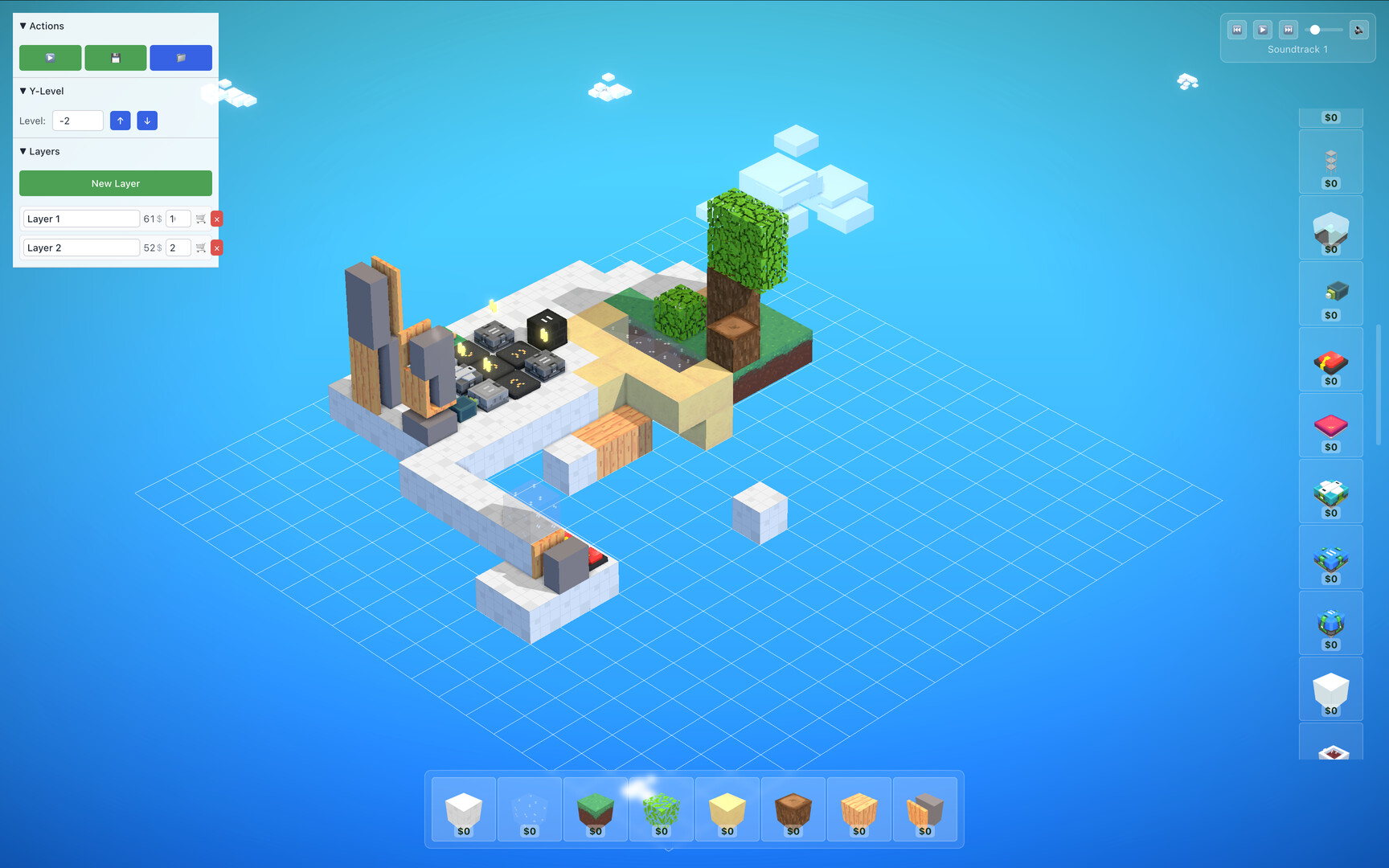Collapse the Actions panel
1389x868 pixels.
[x=23, y=26]
